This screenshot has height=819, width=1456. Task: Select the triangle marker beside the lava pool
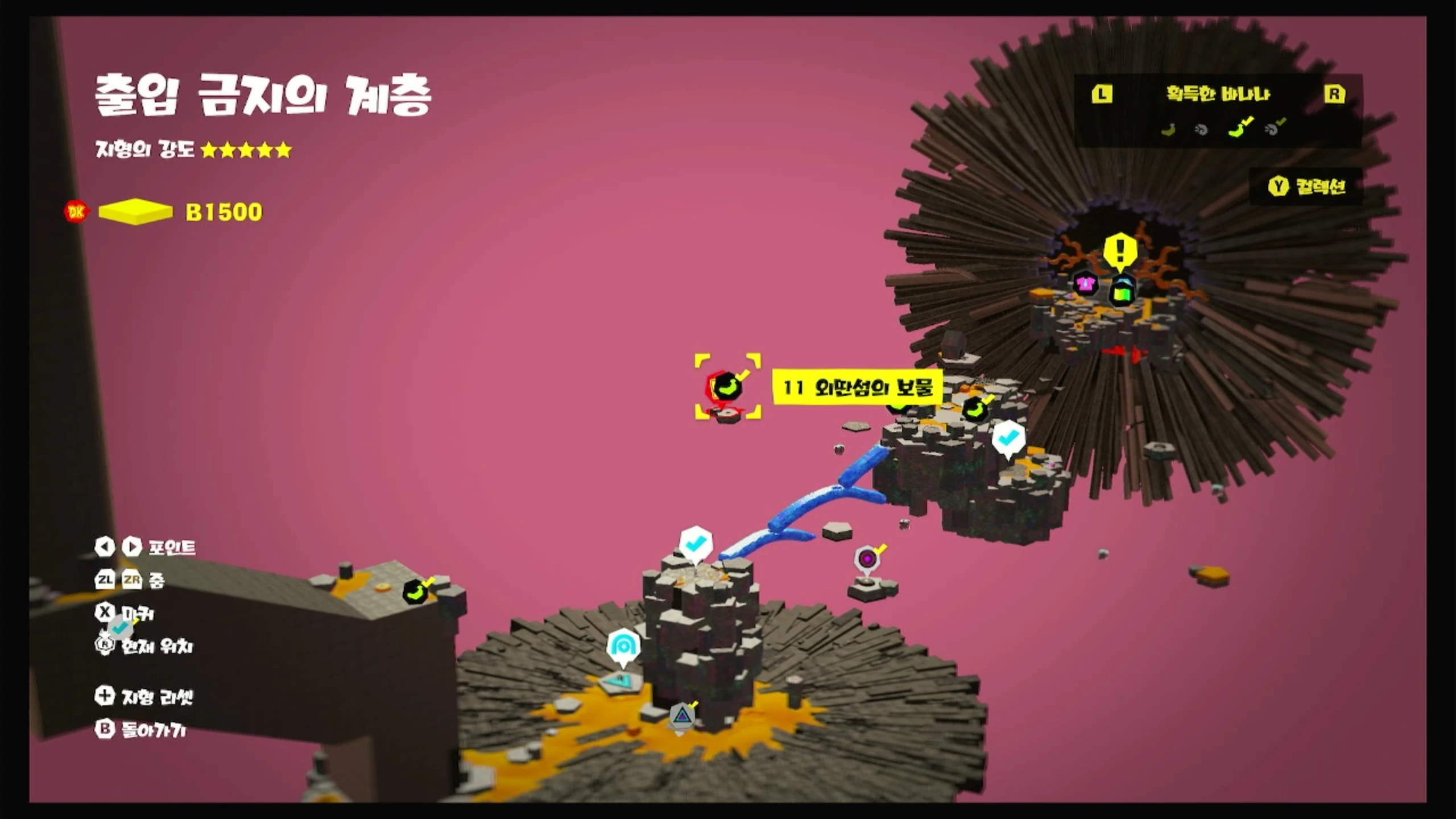point(682,715)
